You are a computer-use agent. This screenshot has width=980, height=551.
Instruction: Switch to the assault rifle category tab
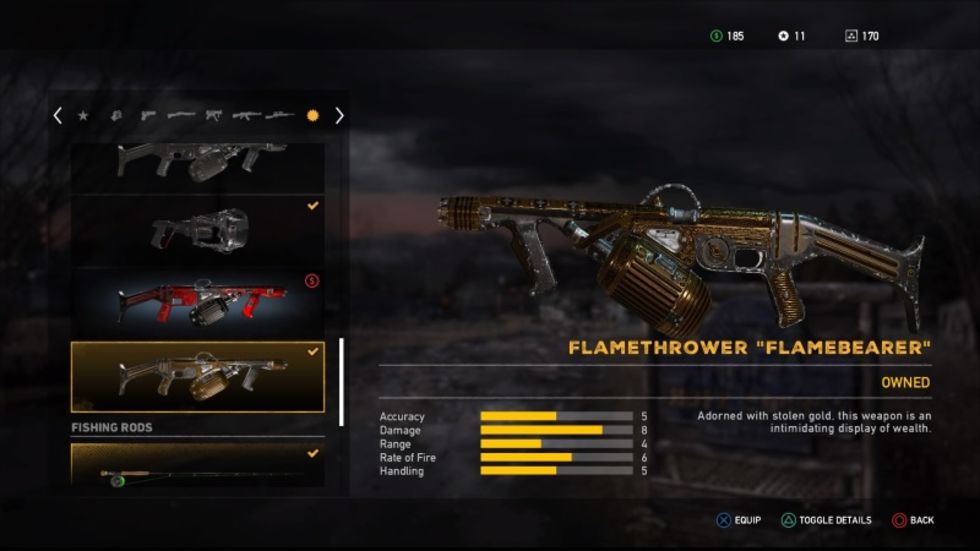[x=246, y=116]
